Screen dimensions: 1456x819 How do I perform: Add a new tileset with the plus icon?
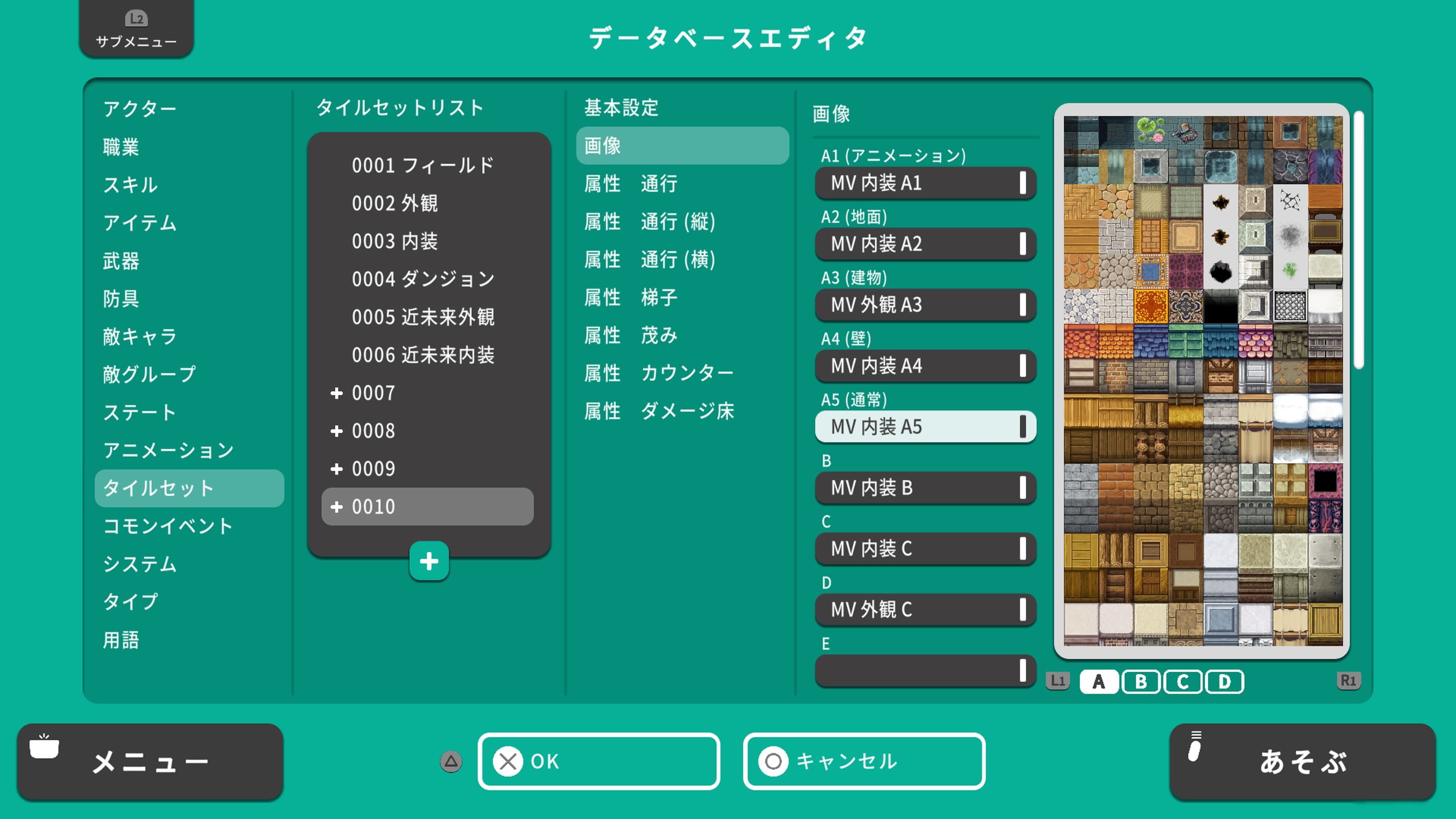[x=429, y=561]
